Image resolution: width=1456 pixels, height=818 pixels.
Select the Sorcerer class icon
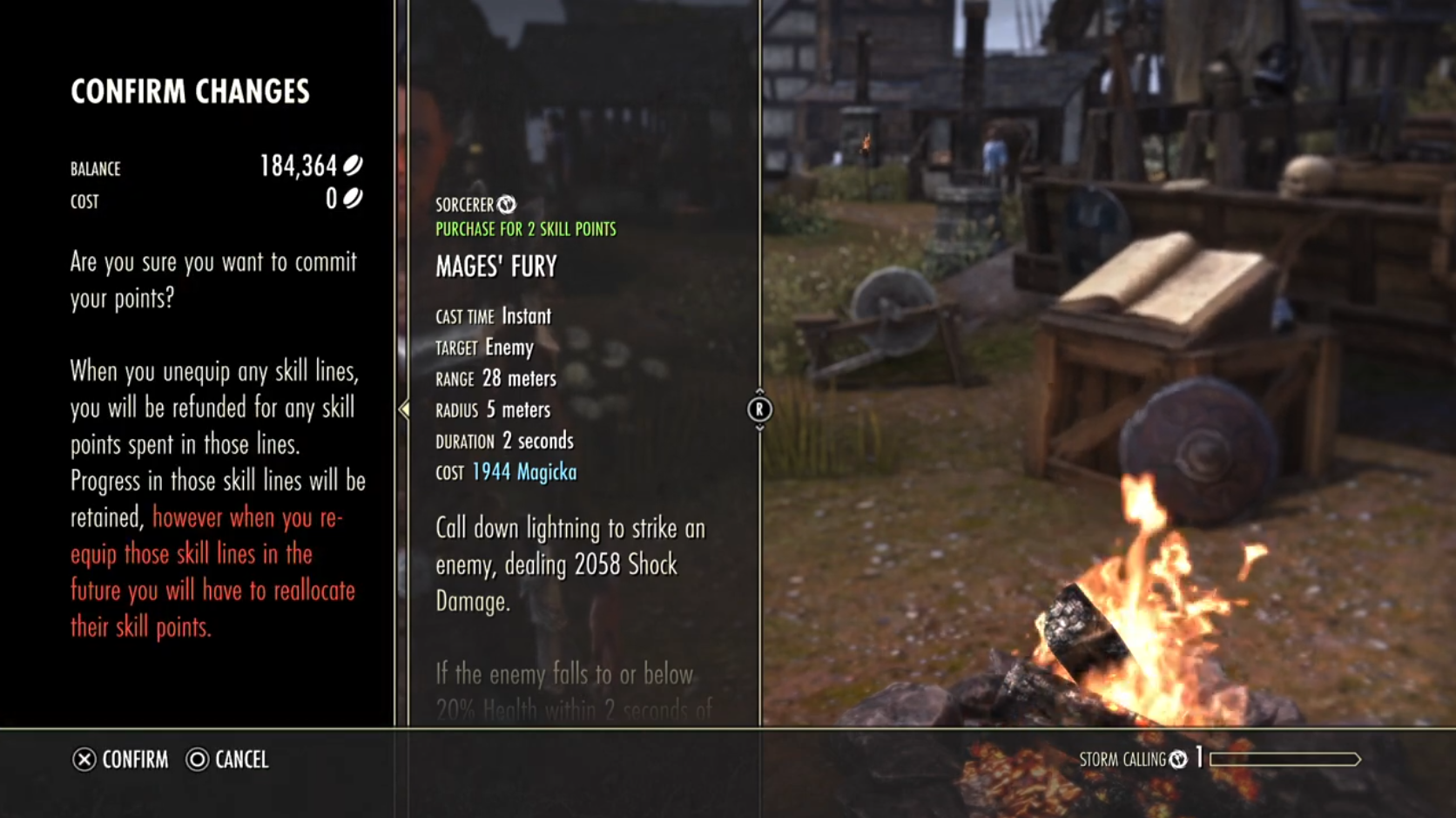coord(507,205)
